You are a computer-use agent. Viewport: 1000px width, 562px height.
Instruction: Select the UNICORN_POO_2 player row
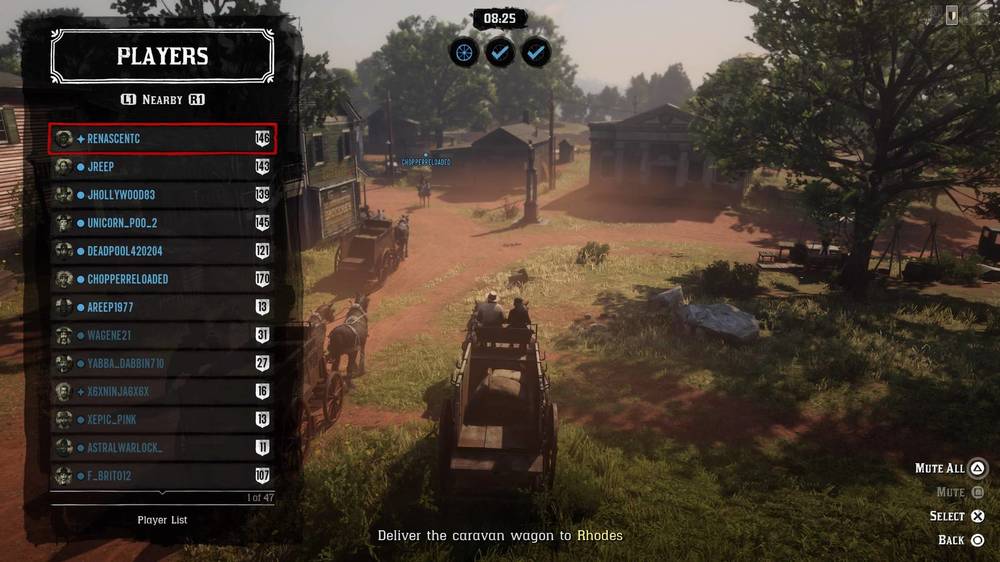(162, 223)
